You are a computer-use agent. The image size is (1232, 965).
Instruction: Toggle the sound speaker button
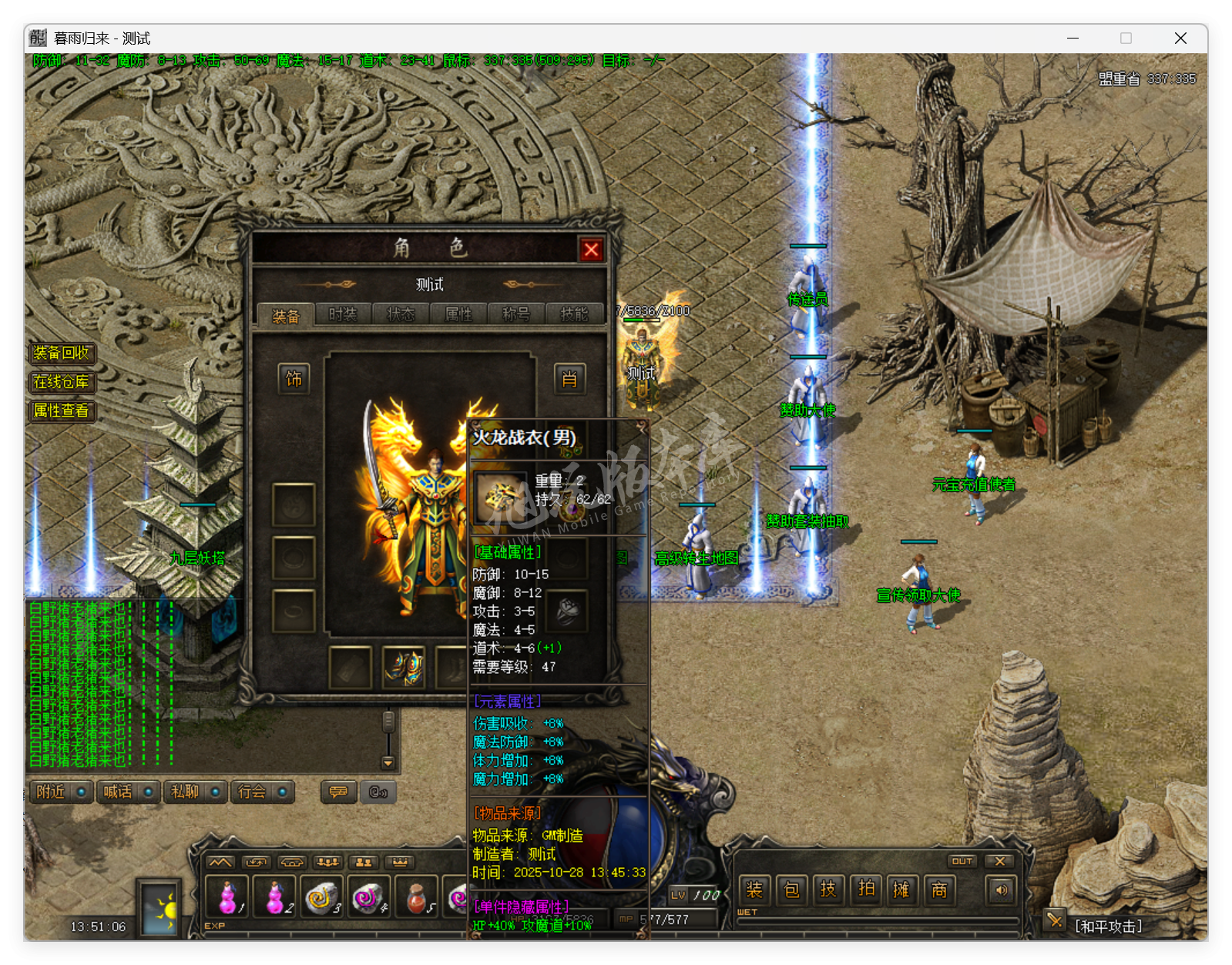tap(1001, 890)
